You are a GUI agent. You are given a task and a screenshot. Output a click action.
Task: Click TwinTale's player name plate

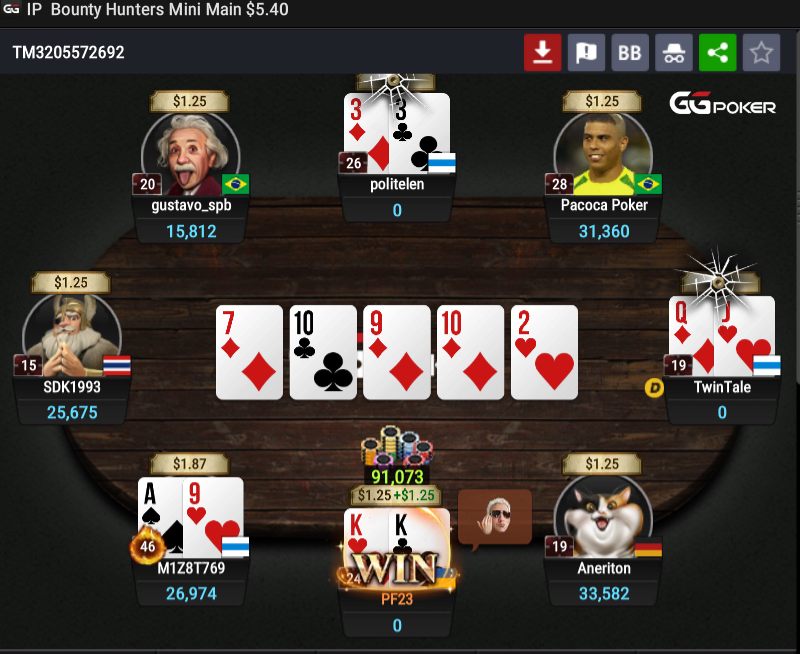722,388
